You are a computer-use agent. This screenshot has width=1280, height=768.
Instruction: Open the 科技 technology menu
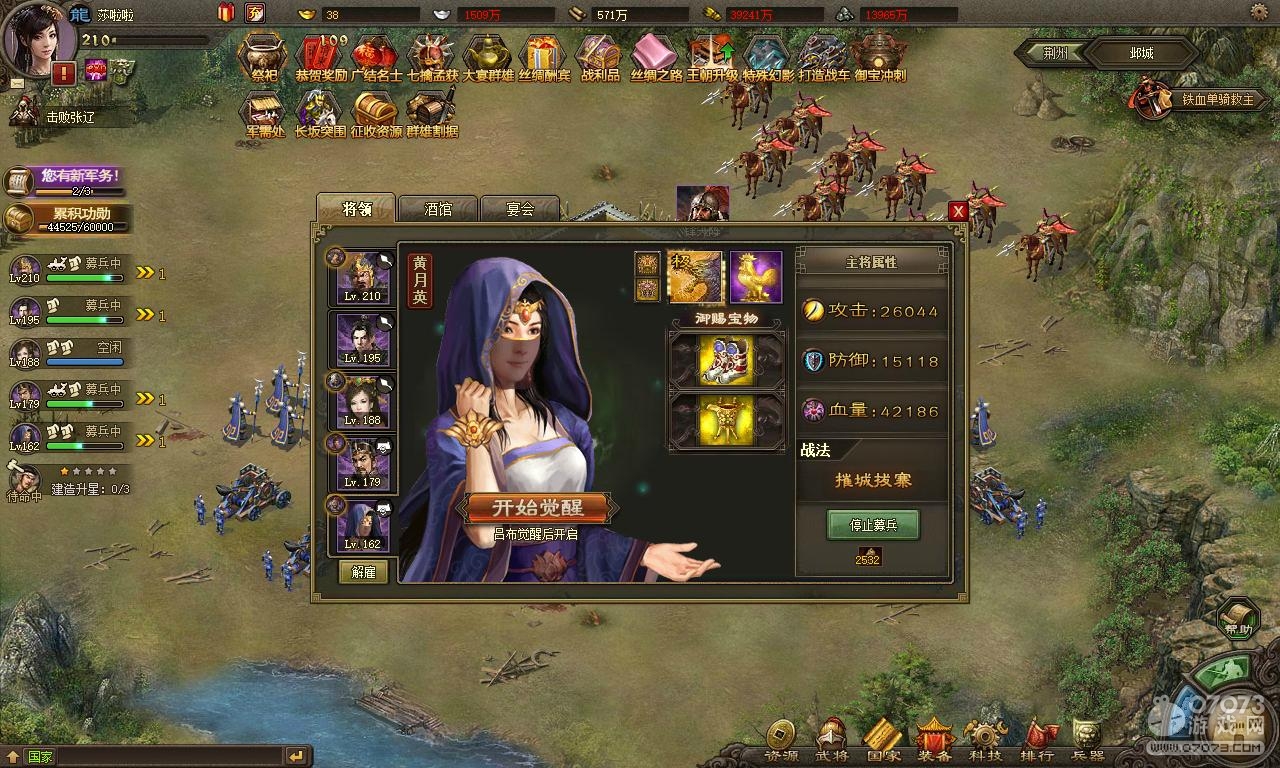[986, 740]
